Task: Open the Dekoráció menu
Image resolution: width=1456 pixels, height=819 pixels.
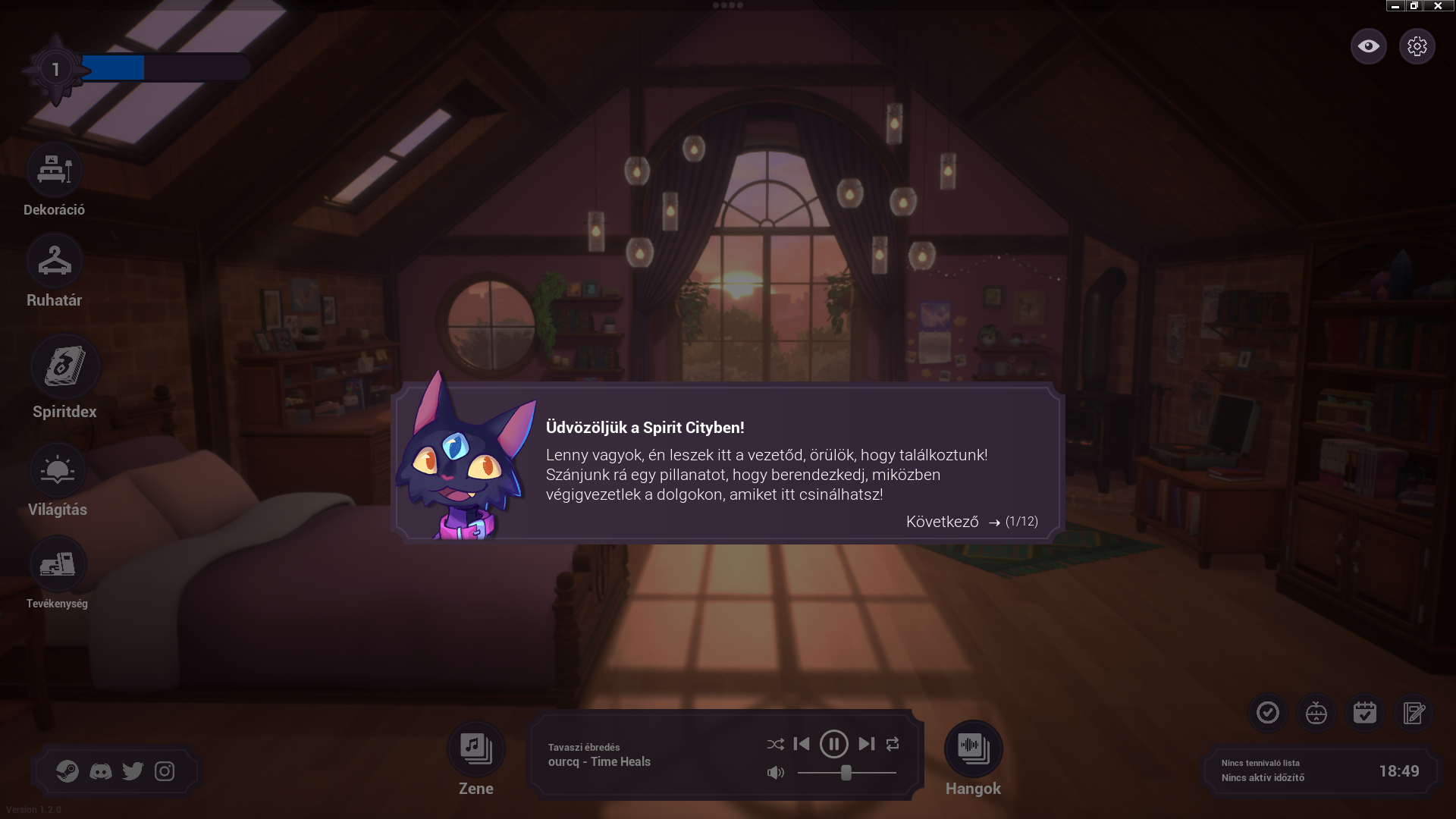Action: [55, 171]
